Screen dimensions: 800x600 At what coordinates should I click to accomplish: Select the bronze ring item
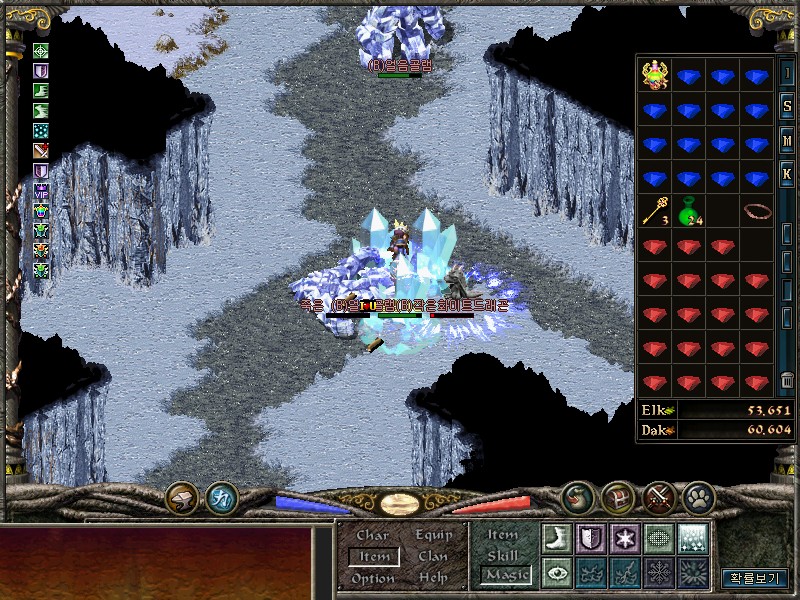757,211
